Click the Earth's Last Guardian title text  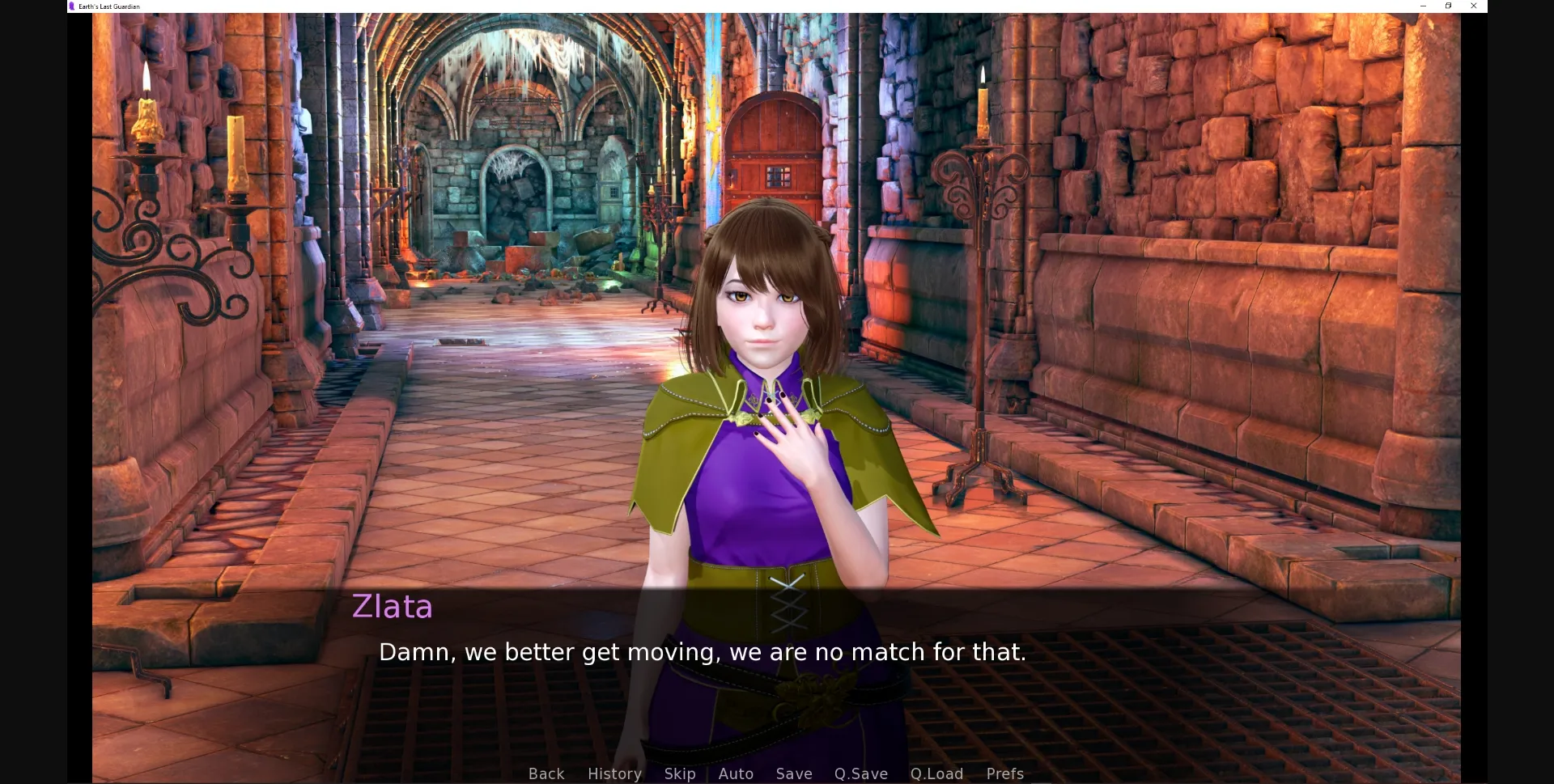106,6
